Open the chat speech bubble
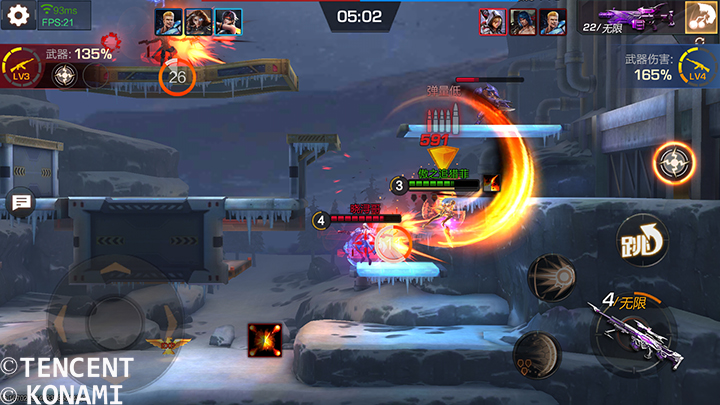This screenshot has height=405, width=720. [19, 204]
